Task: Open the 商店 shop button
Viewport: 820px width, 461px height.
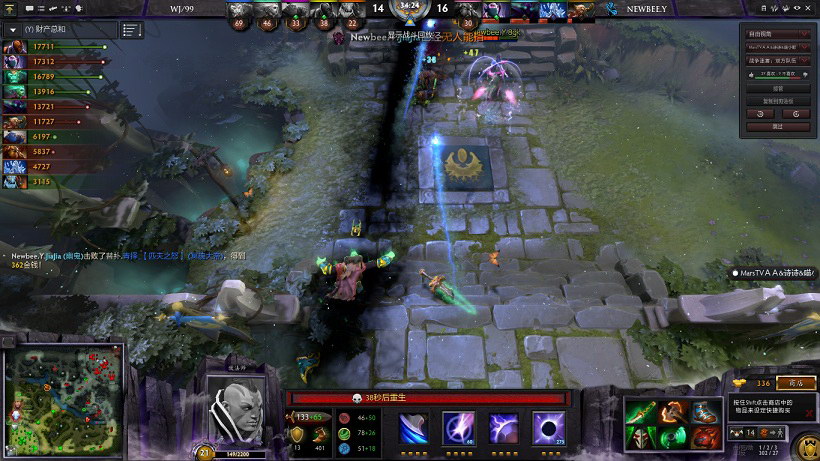Action: coord(795,383)
